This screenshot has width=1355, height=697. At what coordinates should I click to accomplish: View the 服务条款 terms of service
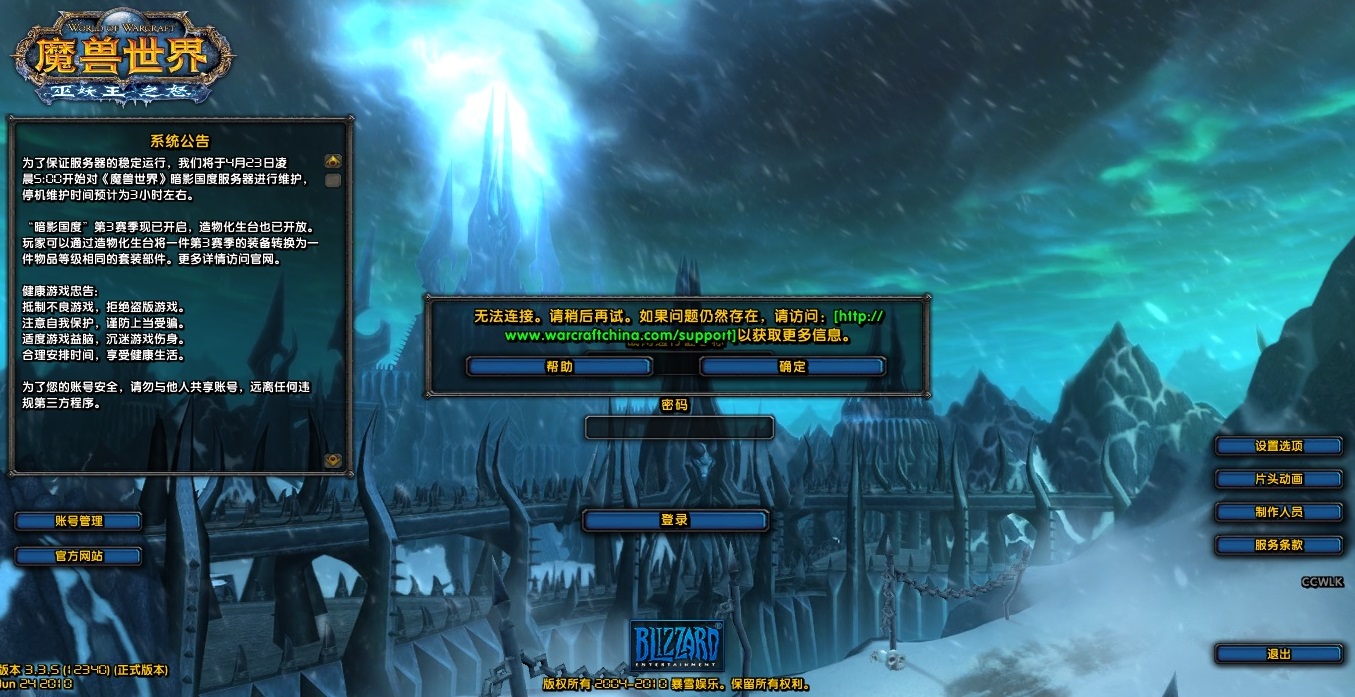click(1278, 545)
